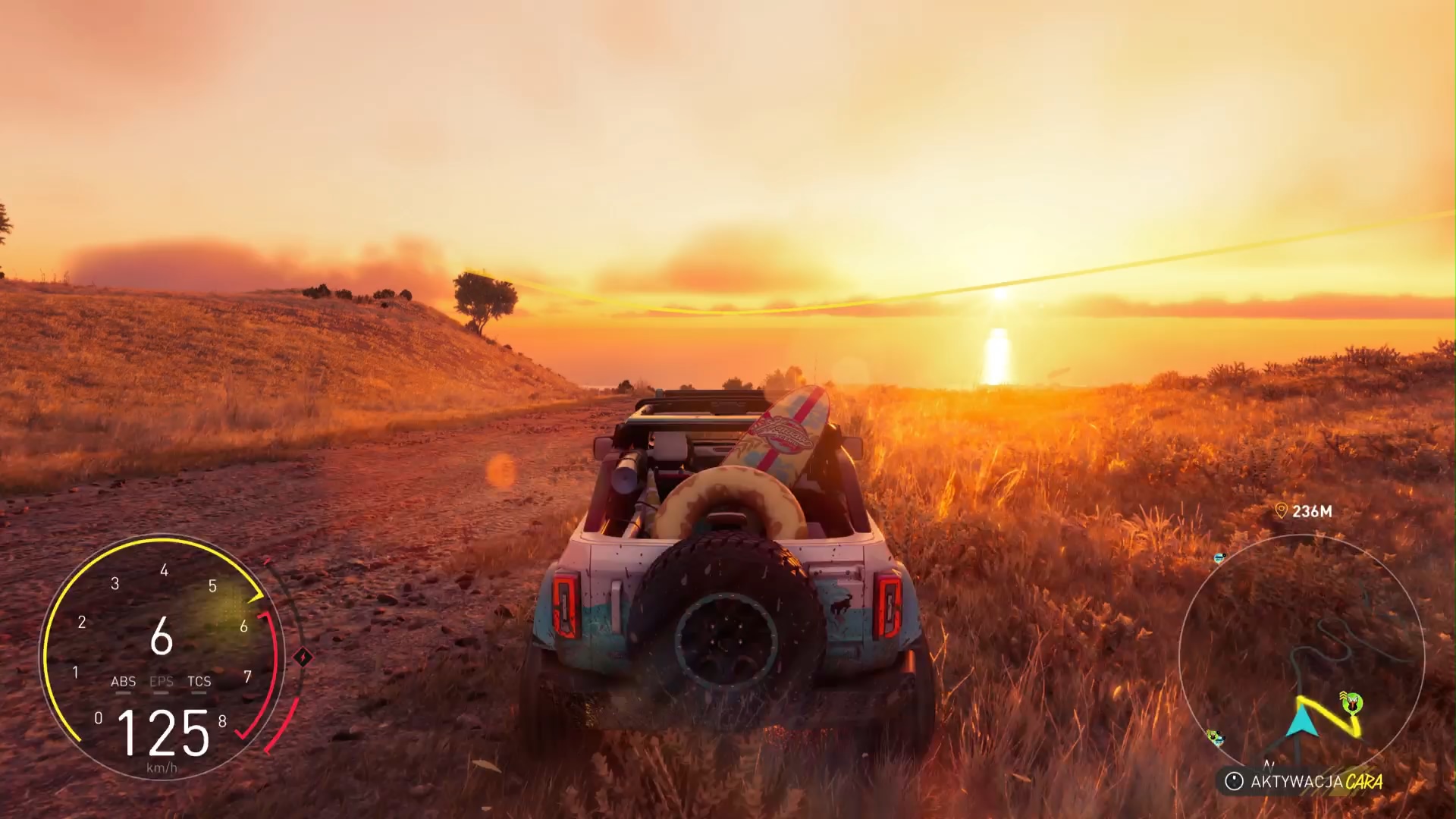Click the nitro lightning bolt diamond icon
The width and height of the screenshot is (1456, 819).
302,657
